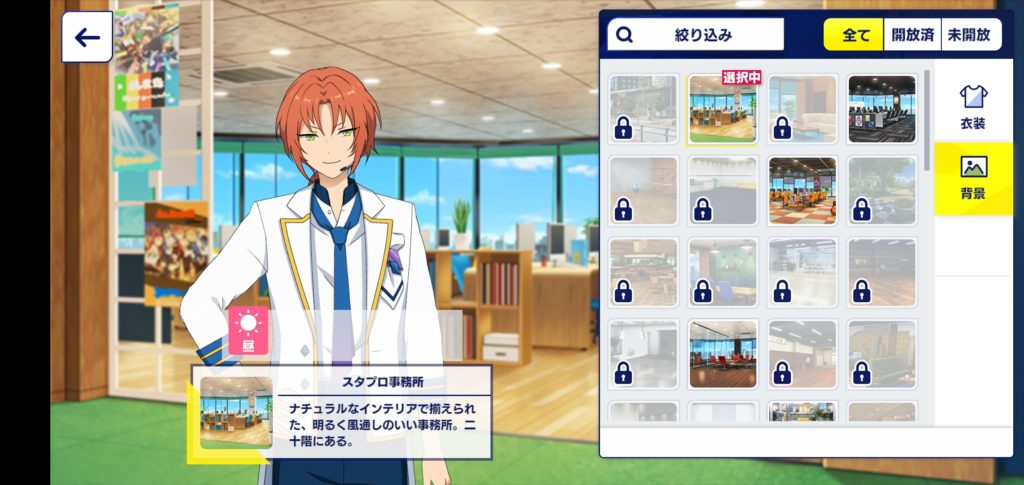
Task: Switch to the 開放済 unlocked tab
Action: (x=912, y=35)
